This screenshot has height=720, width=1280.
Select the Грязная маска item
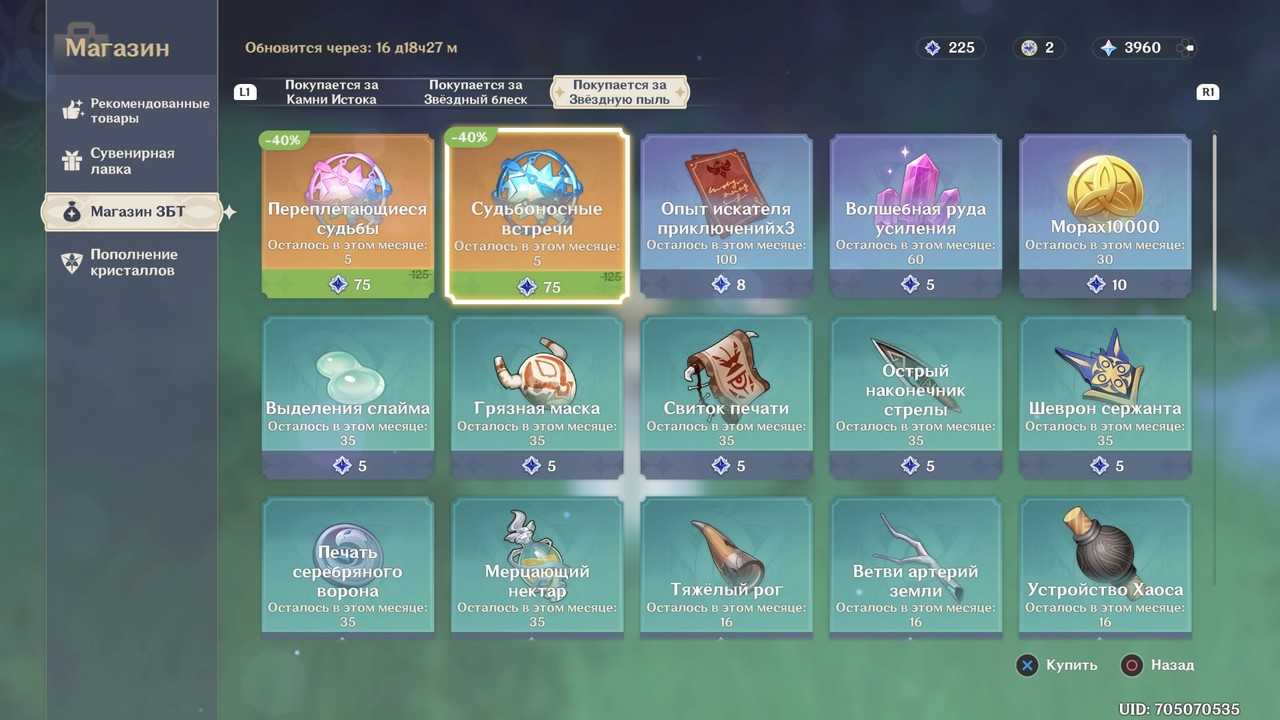(x=537, y=397)
